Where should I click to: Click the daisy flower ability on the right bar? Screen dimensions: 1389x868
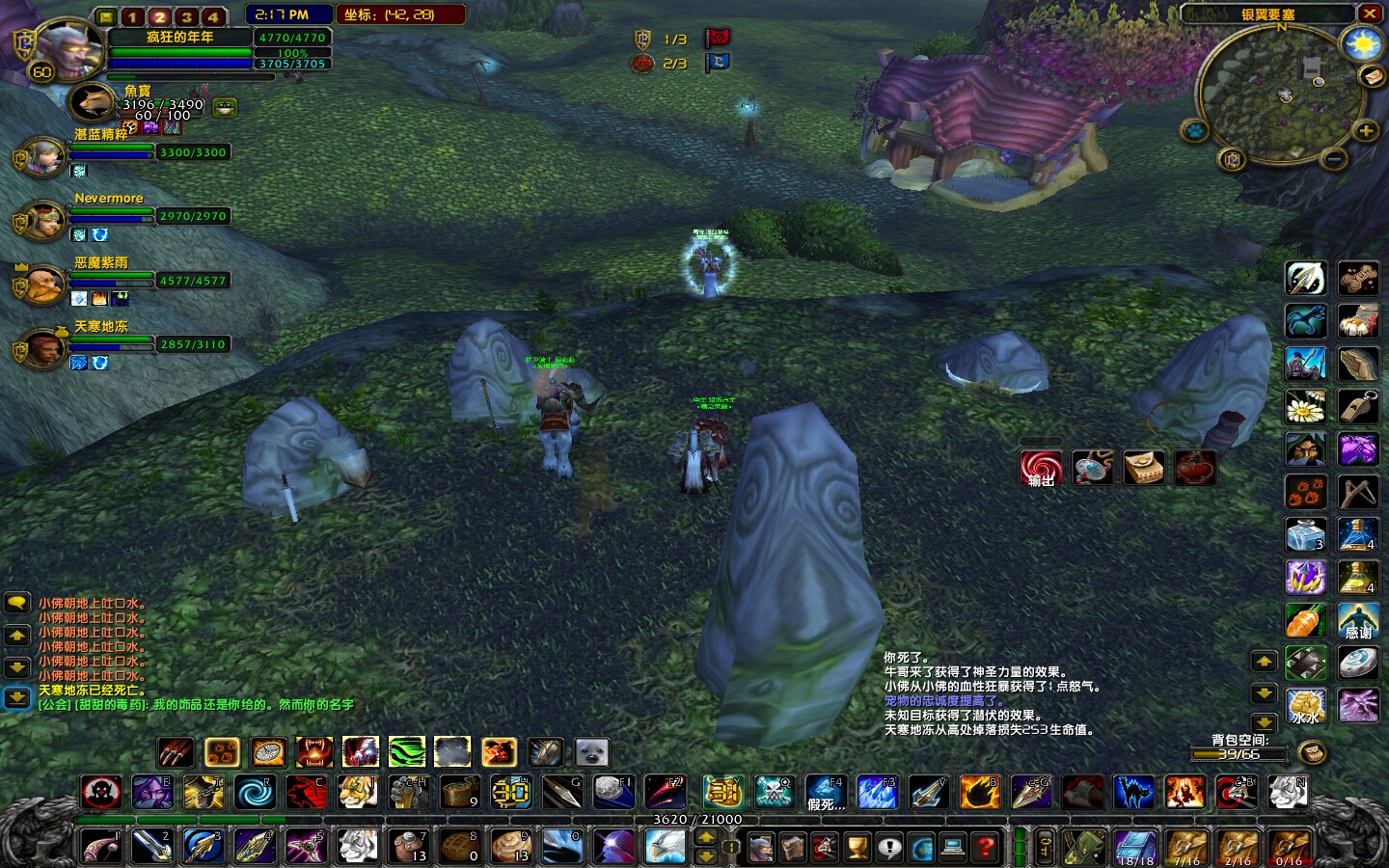pos(1305,406)
